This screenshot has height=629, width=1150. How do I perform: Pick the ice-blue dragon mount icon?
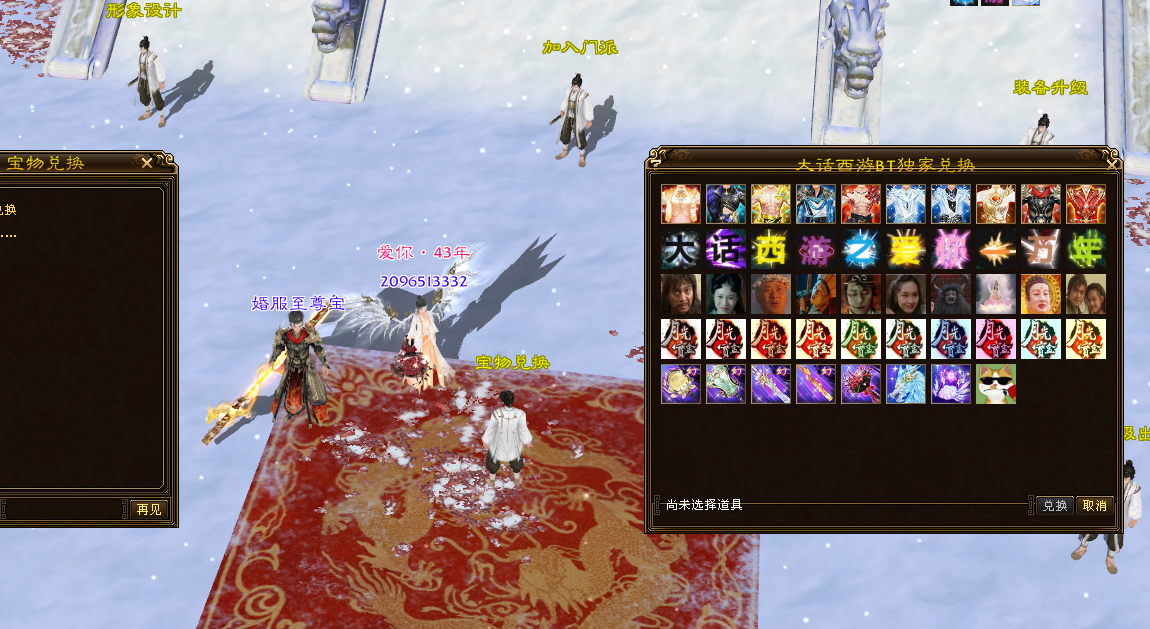pyautogui.click(x=905, y=384)
